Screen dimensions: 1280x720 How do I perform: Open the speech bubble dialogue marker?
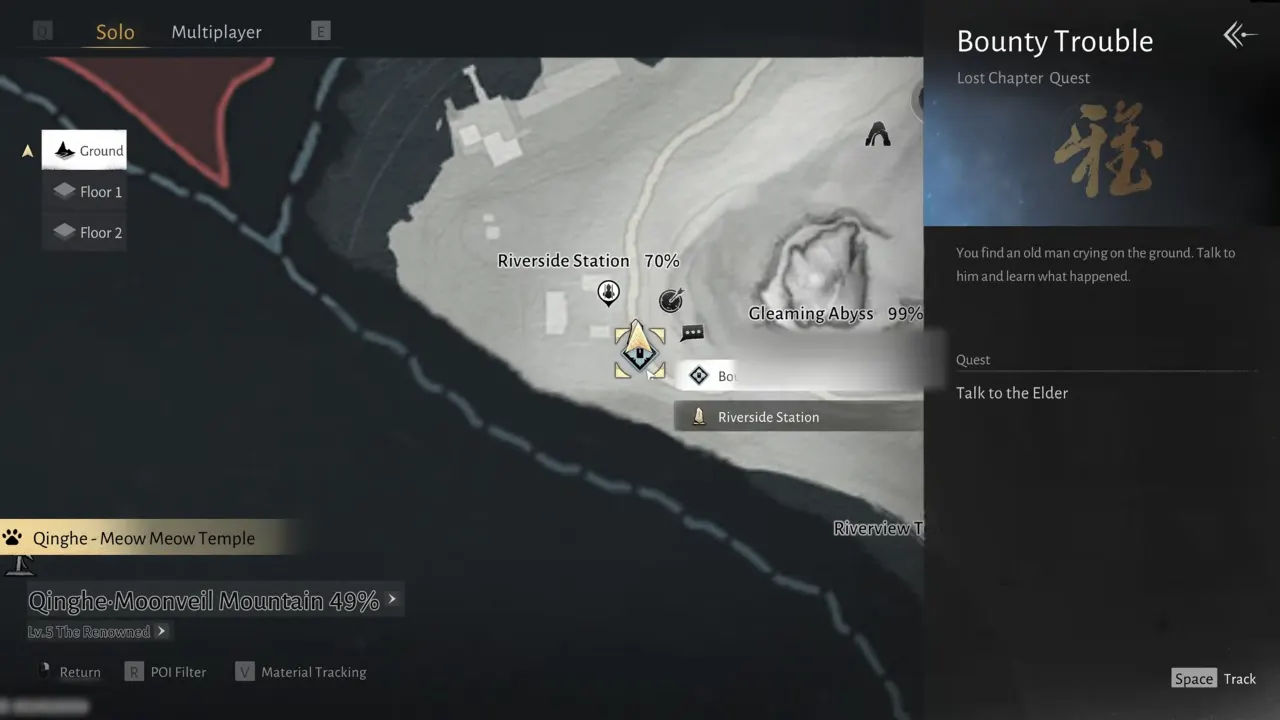click(692, 331)
